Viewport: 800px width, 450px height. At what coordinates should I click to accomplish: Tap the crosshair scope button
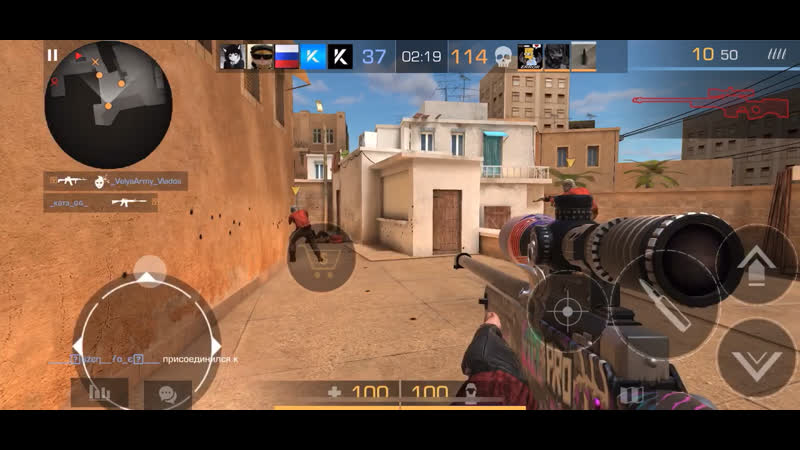coord(567,311)
